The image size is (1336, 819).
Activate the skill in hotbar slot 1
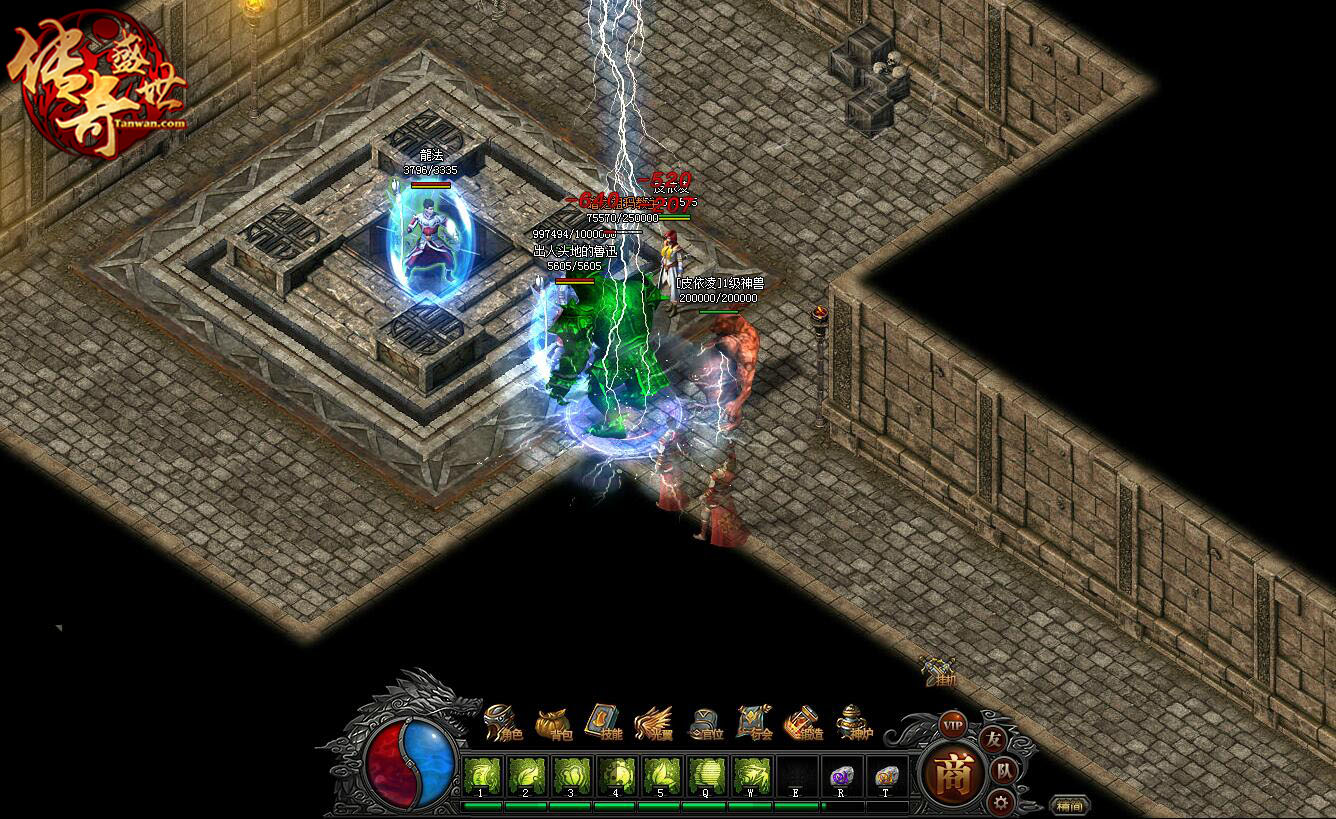pos(483,777)
